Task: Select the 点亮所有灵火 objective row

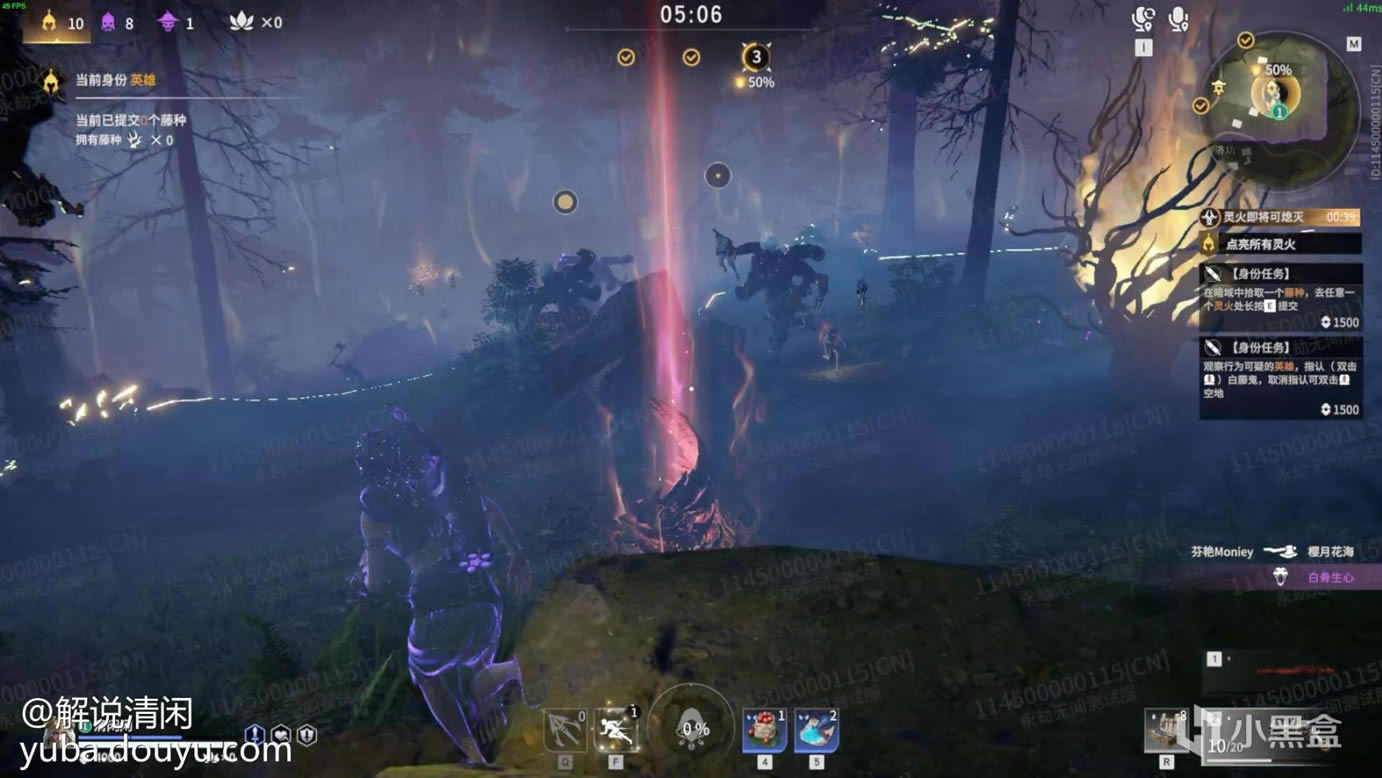Action: coord(1280,244)
